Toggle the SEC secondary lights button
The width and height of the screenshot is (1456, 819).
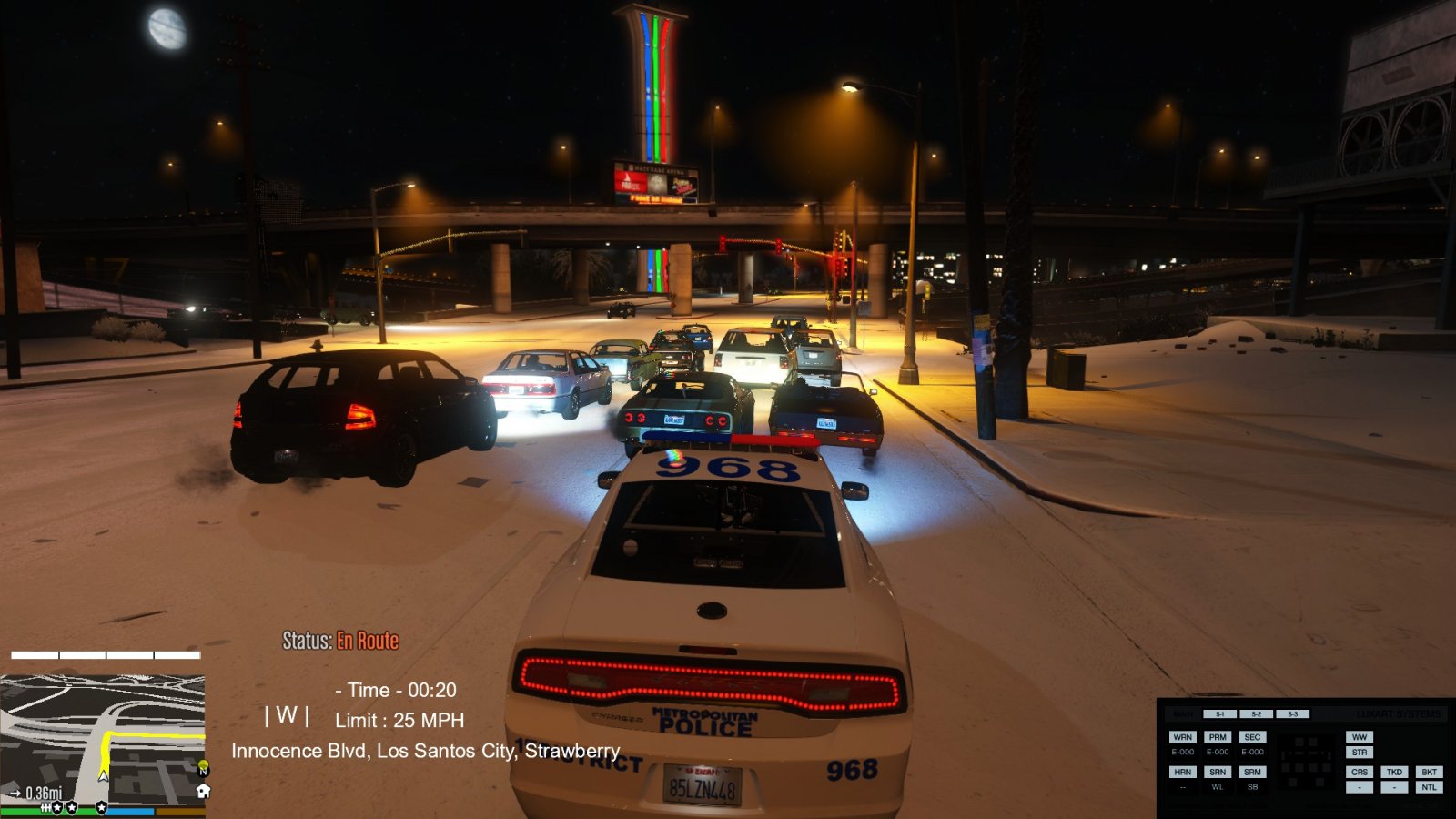point(1252,737)
